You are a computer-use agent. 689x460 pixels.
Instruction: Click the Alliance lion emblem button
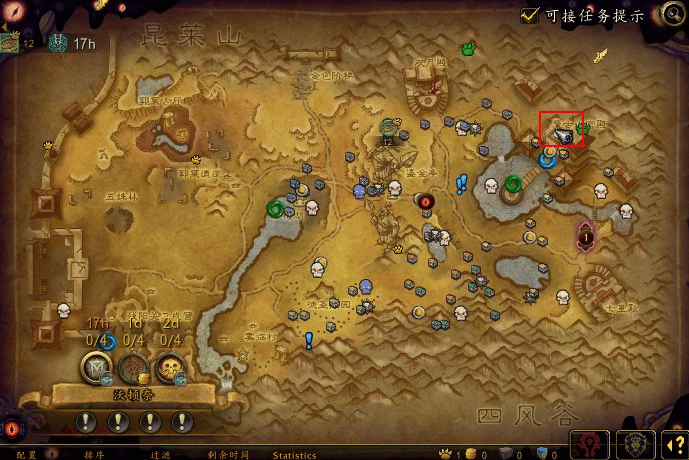pos(634,441)
